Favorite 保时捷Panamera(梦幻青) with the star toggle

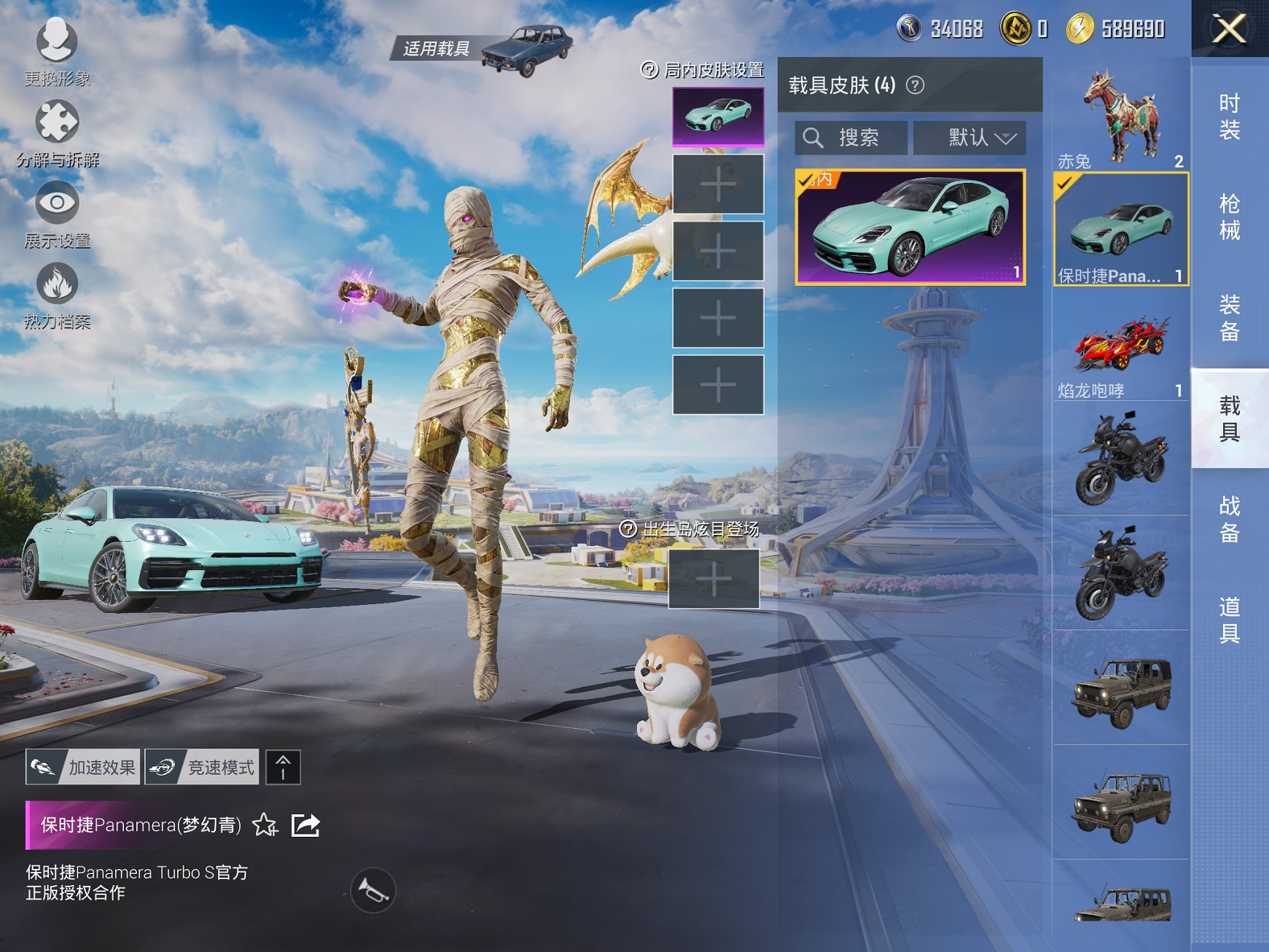264,826
